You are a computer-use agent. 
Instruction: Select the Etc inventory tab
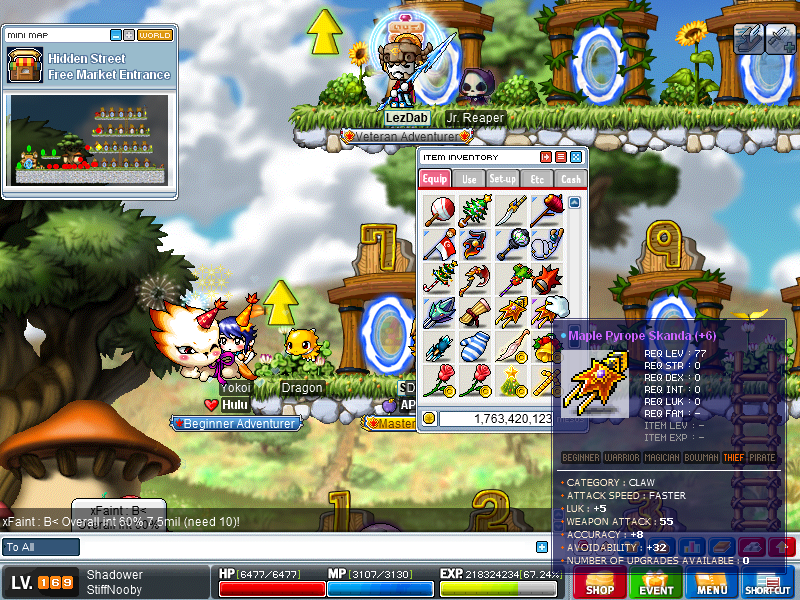pos(537,179)
